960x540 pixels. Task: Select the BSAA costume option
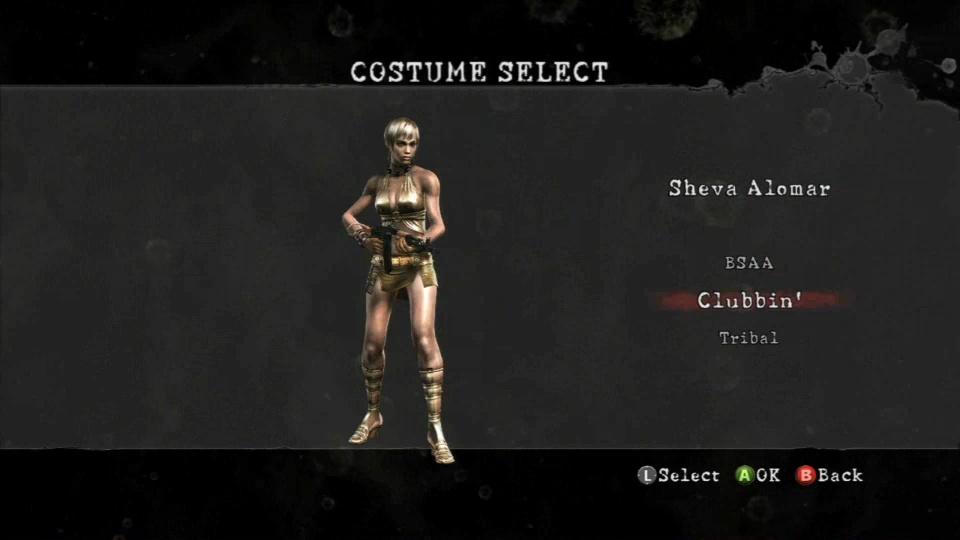[749, 264]
